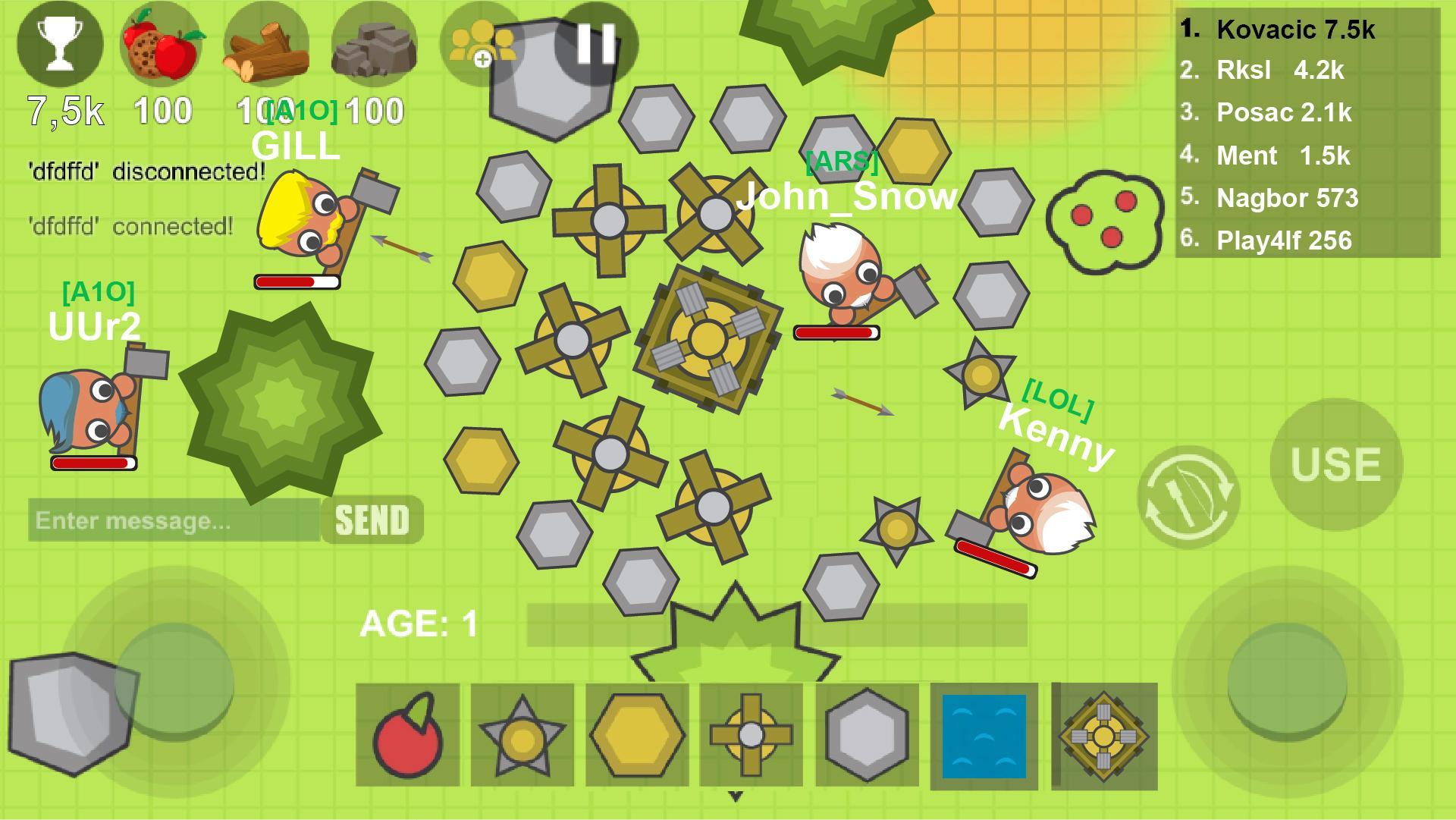Select the apple item in the hotbar
The image size is (1456, 820).
tap(407, 734)
